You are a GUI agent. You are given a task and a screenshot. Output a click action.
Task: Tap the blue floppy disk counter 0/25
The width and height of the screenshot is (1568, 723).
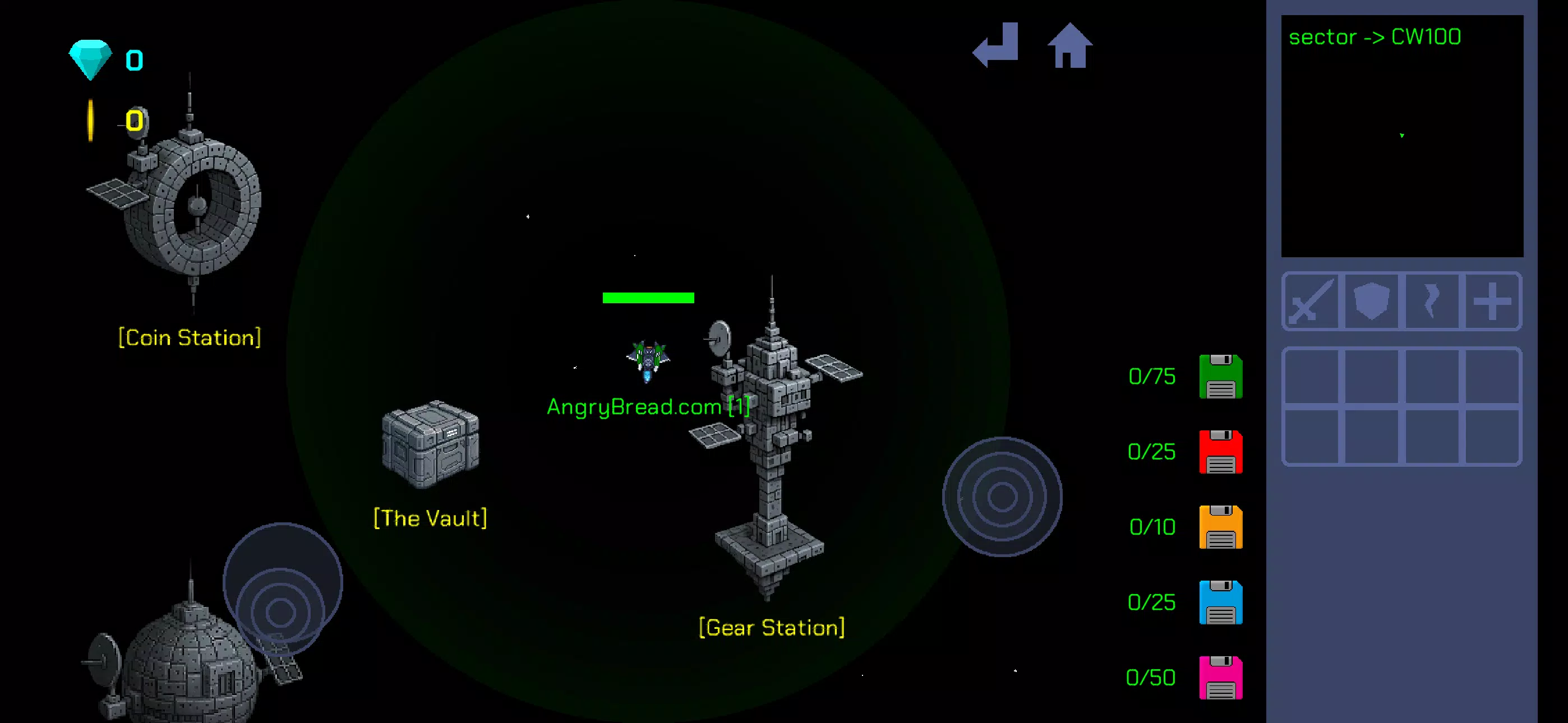1152,603
